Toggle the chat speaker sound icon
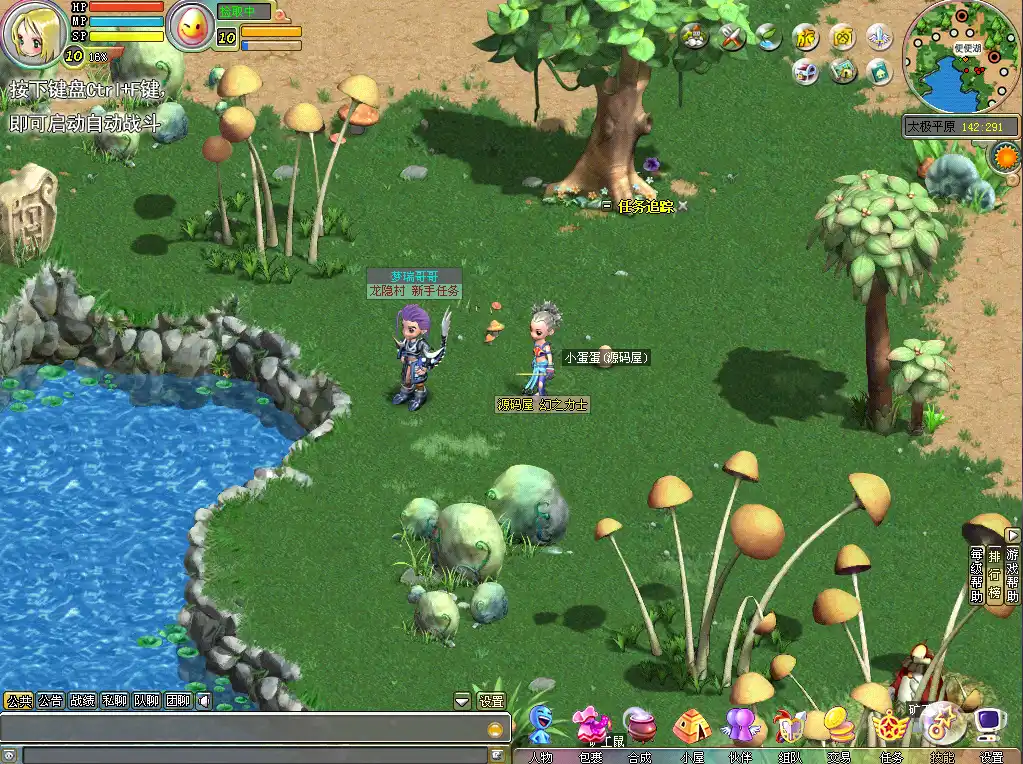Viewport: 1023px width, 764px height. click(x=203, y=701)
